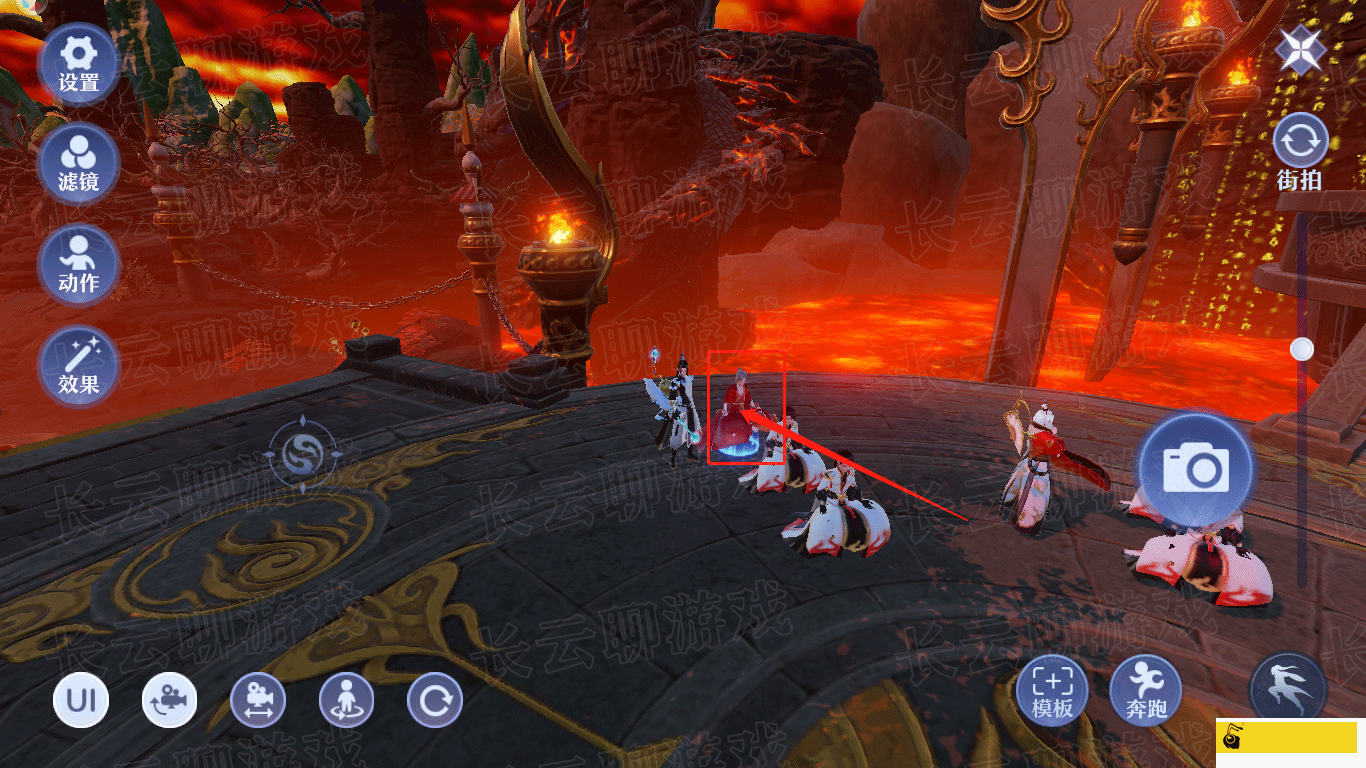The image size is (1366, 768).
Task: Take a photo with the camera shutter button
Action: pos(1195,468)
